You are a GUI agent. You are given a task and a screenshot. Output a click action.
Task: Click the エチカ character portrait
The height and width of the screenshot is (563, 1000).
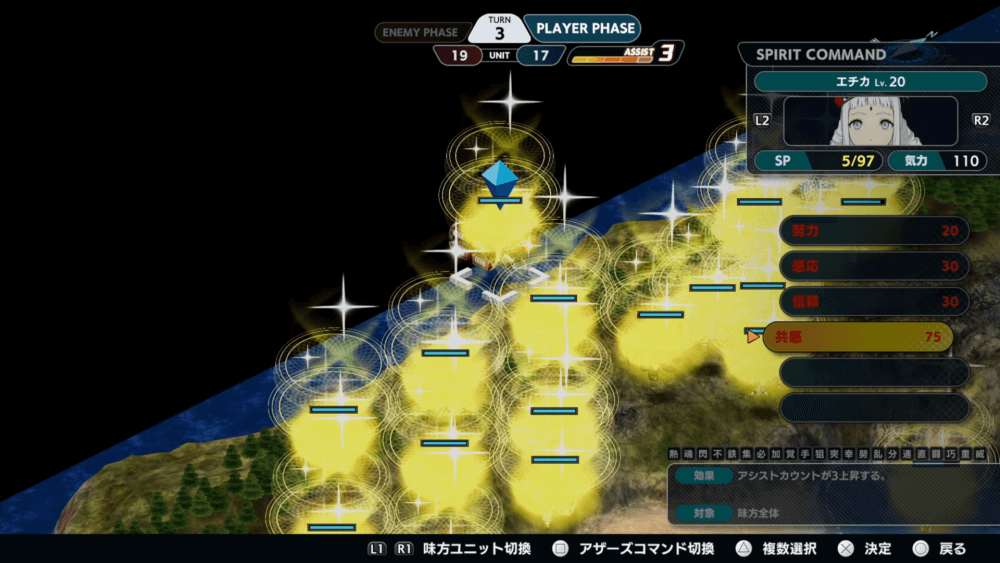click(x=870, y=121)
